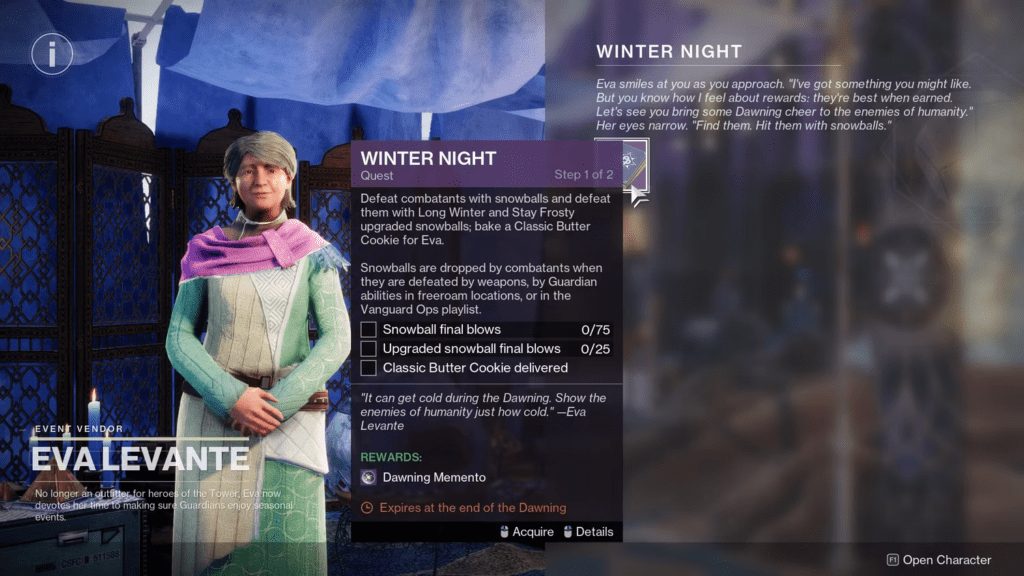The width and height of the screenshot is (1024, 576).
Task: Open the vendor info circle icon
Action: (52, 53)
